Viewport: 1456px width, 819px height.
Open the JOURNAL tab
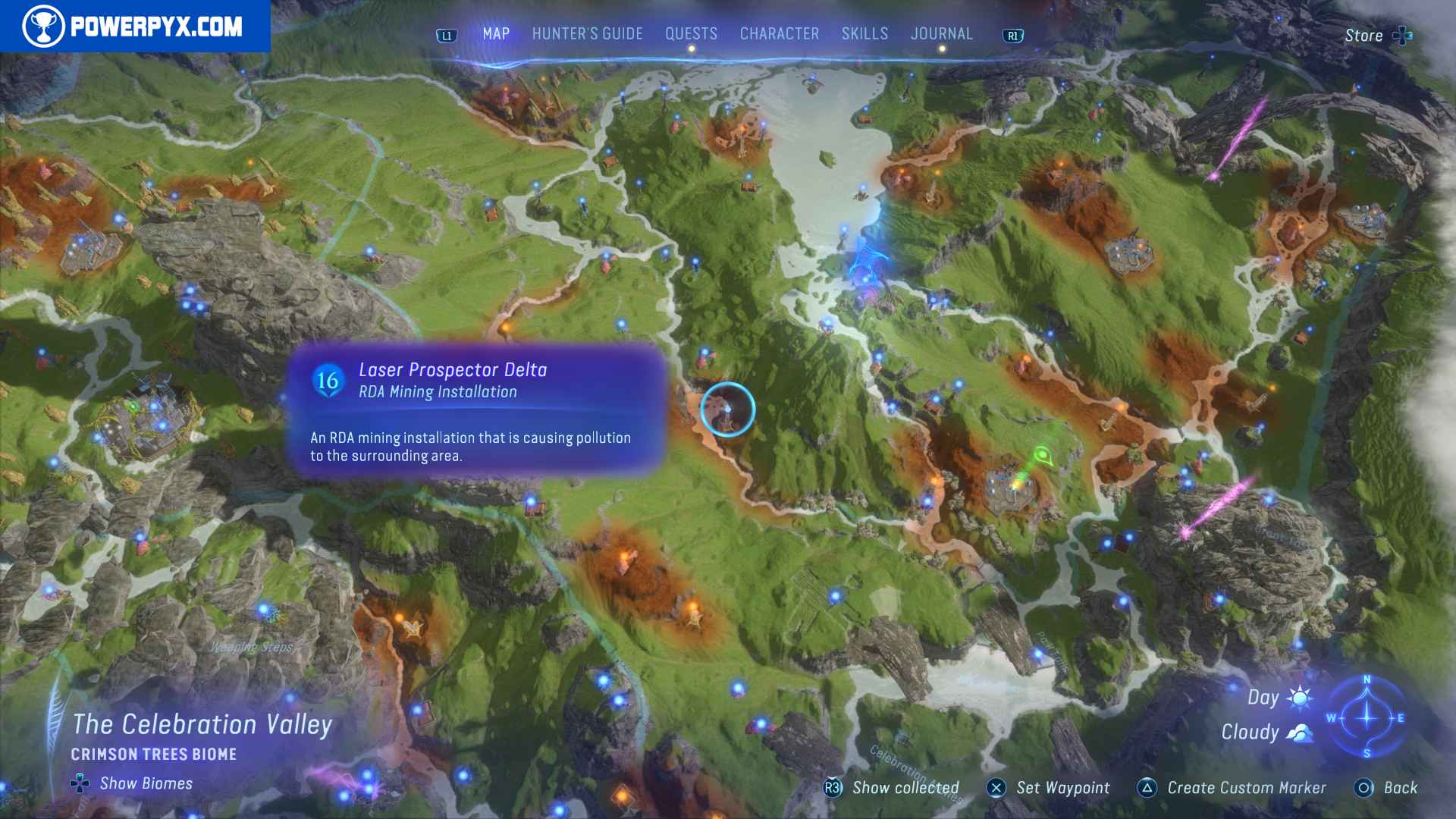(x=942, y=33)
